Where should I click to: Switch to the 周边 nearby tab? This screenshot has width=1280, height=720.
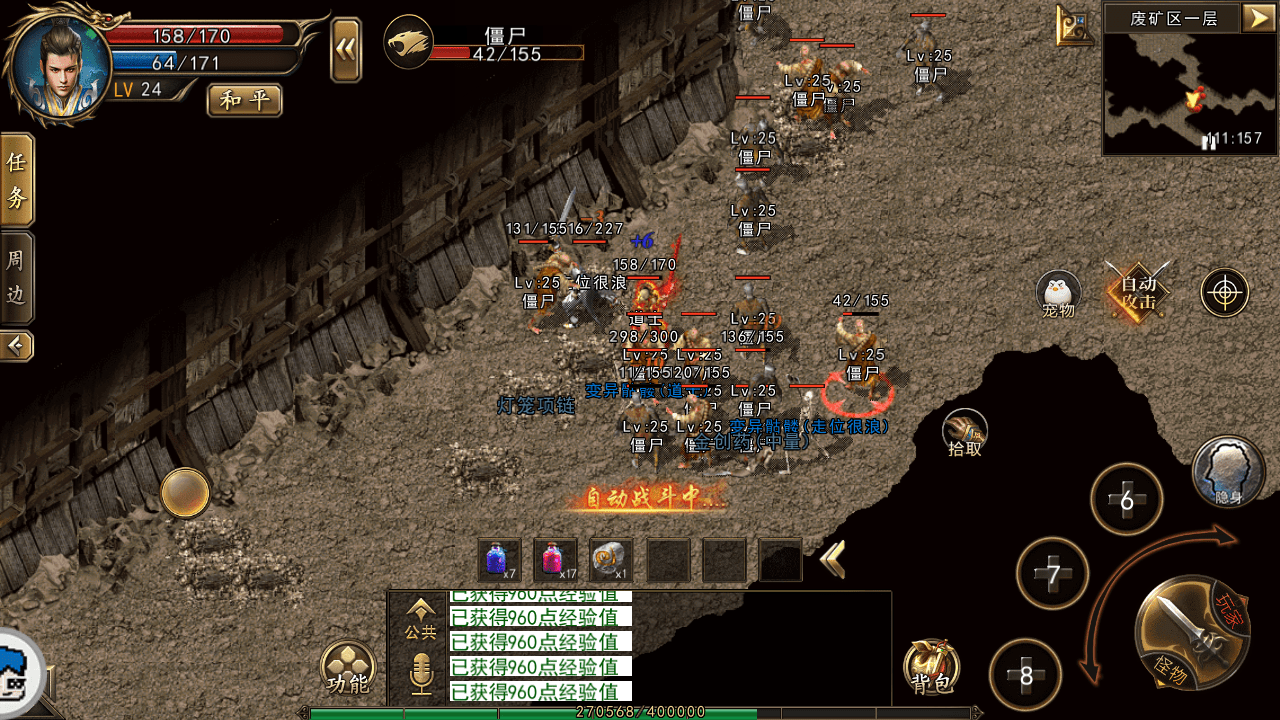point(17,277)
